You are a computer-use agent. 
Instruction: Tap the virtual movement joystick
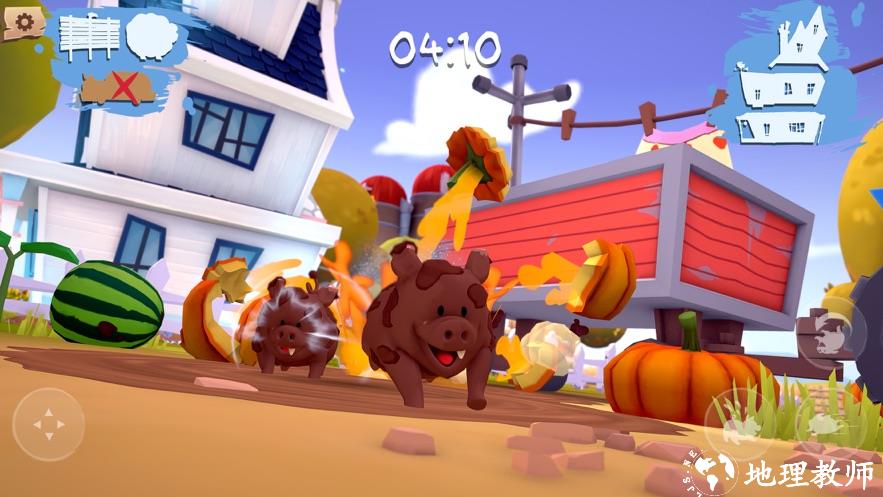pos(48,424)
